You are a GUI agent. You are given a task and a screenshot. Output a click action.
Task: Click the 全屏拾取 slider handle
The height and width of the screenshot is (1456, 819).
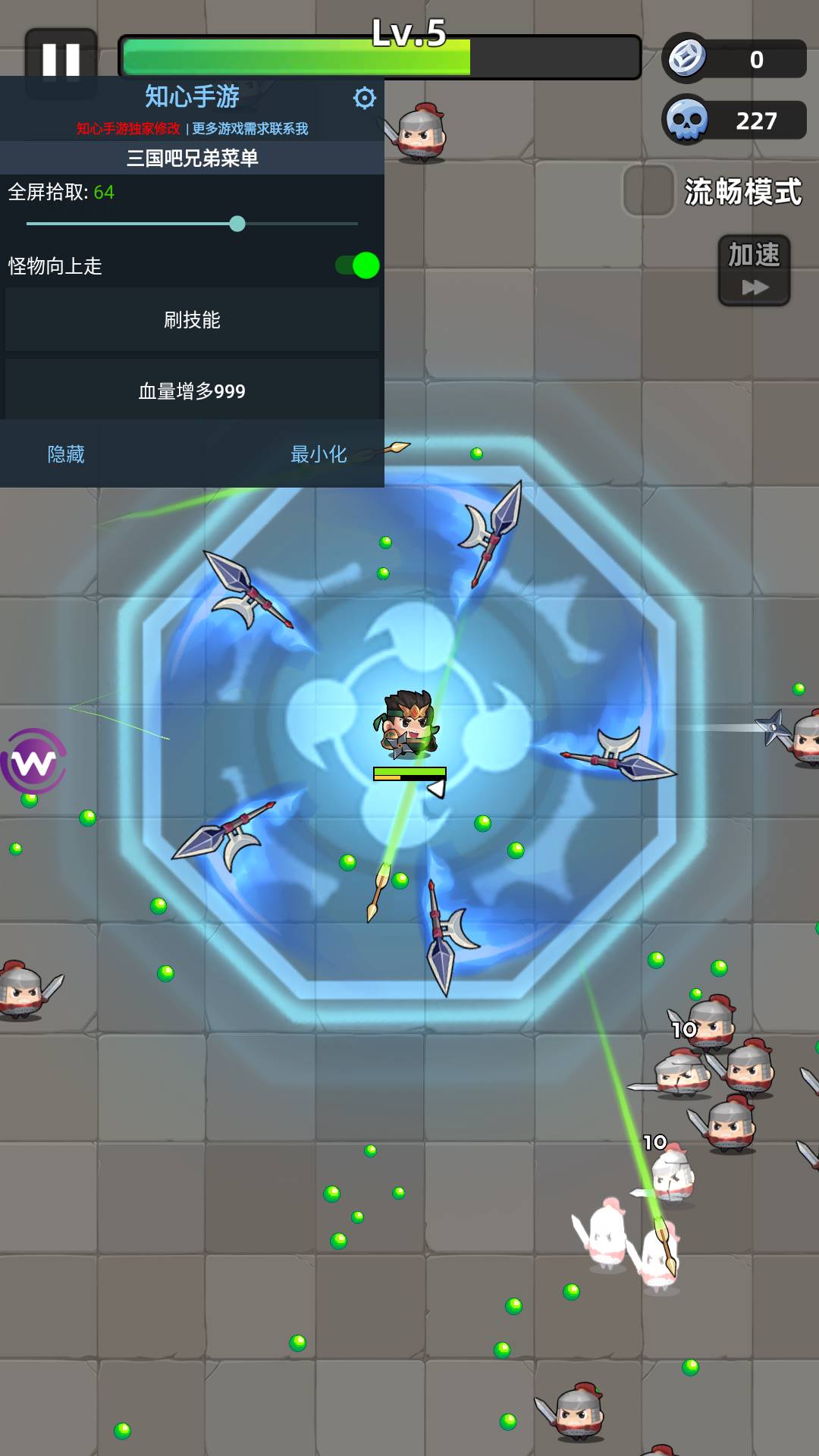(x=237, y=224)
